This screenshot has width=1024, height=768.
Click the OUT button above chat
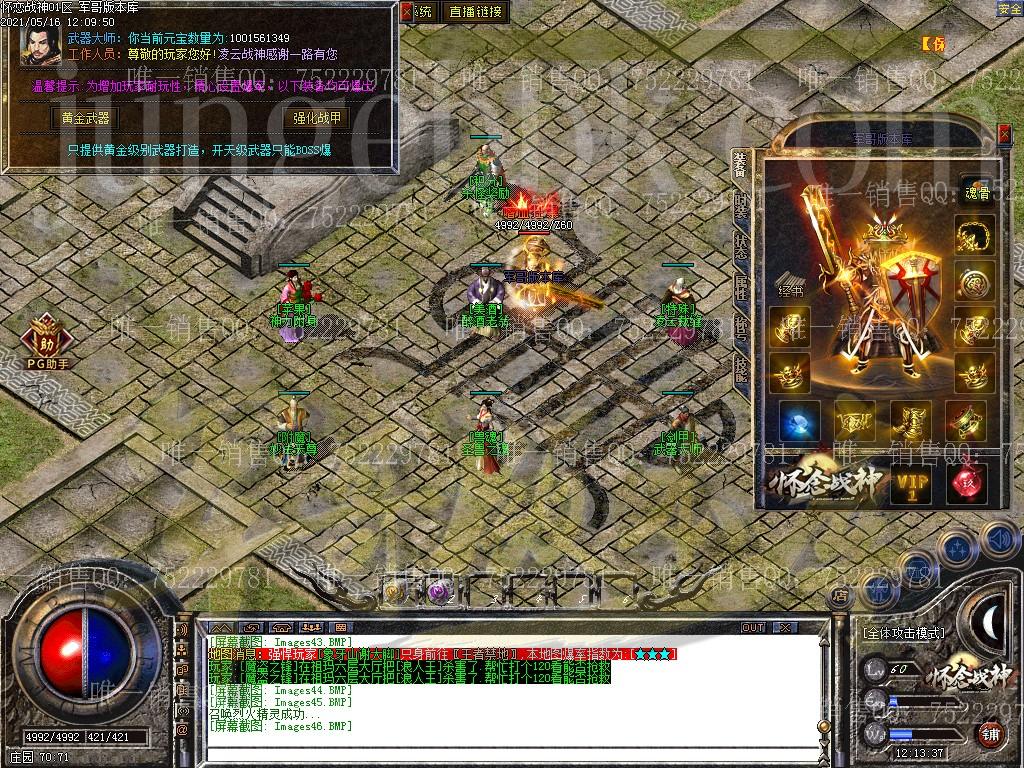752,627
